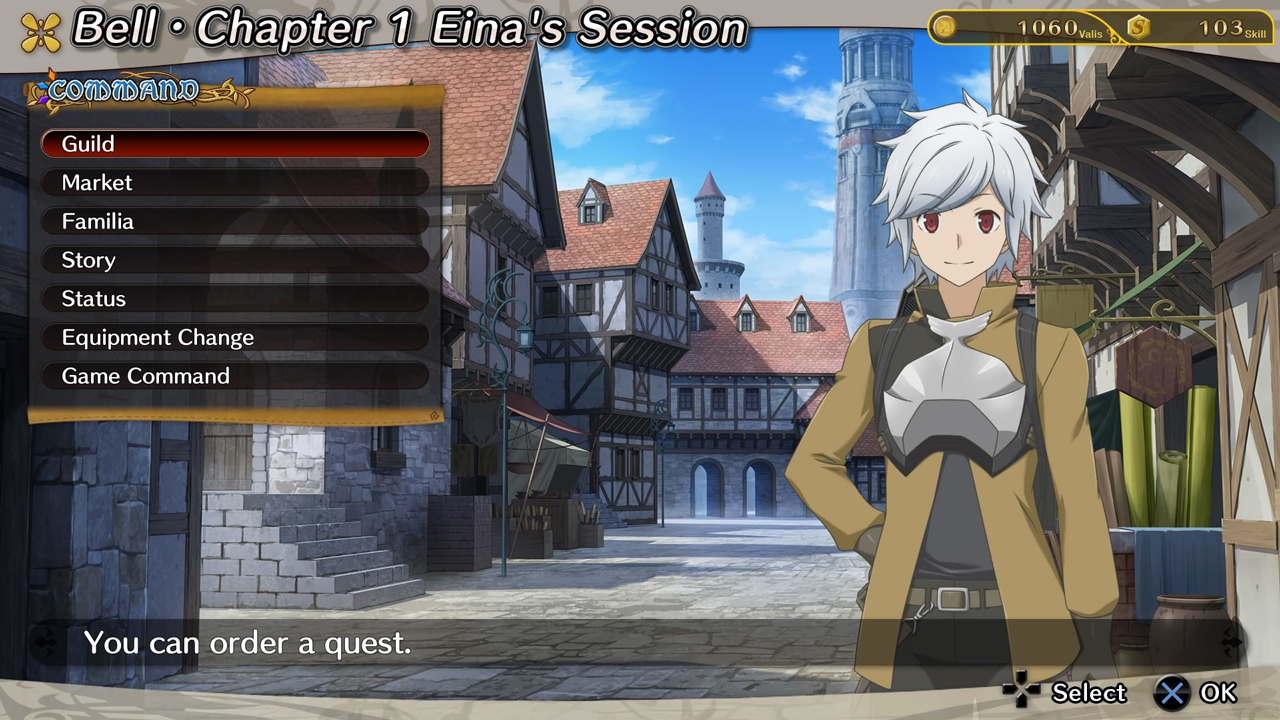View the Status screen
Viewport: 1280px width, 720px height.
click(235, 299)
